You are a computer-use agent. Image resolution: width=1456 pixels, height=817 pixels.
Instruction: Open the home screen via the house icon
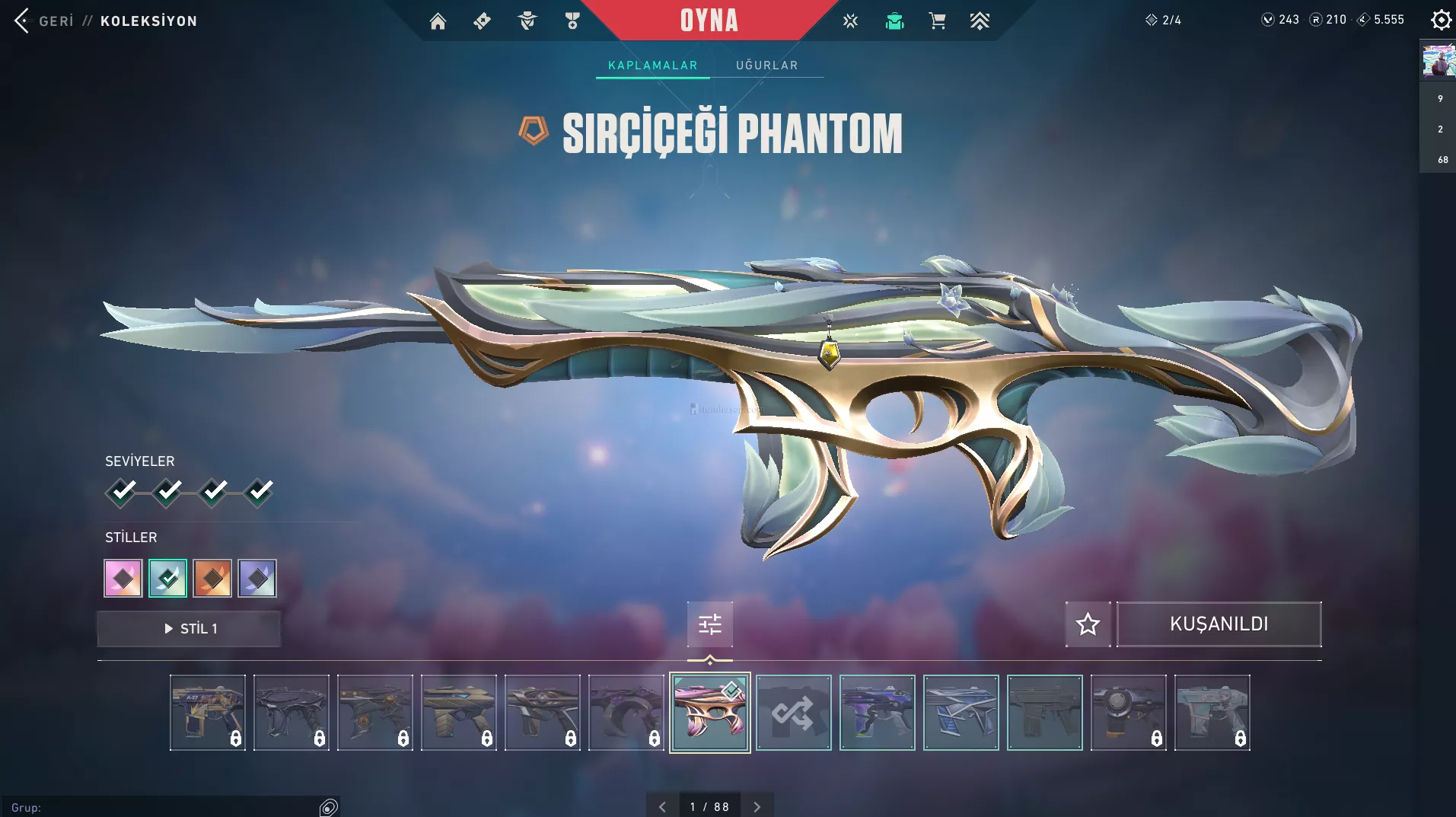coord(438,21)
